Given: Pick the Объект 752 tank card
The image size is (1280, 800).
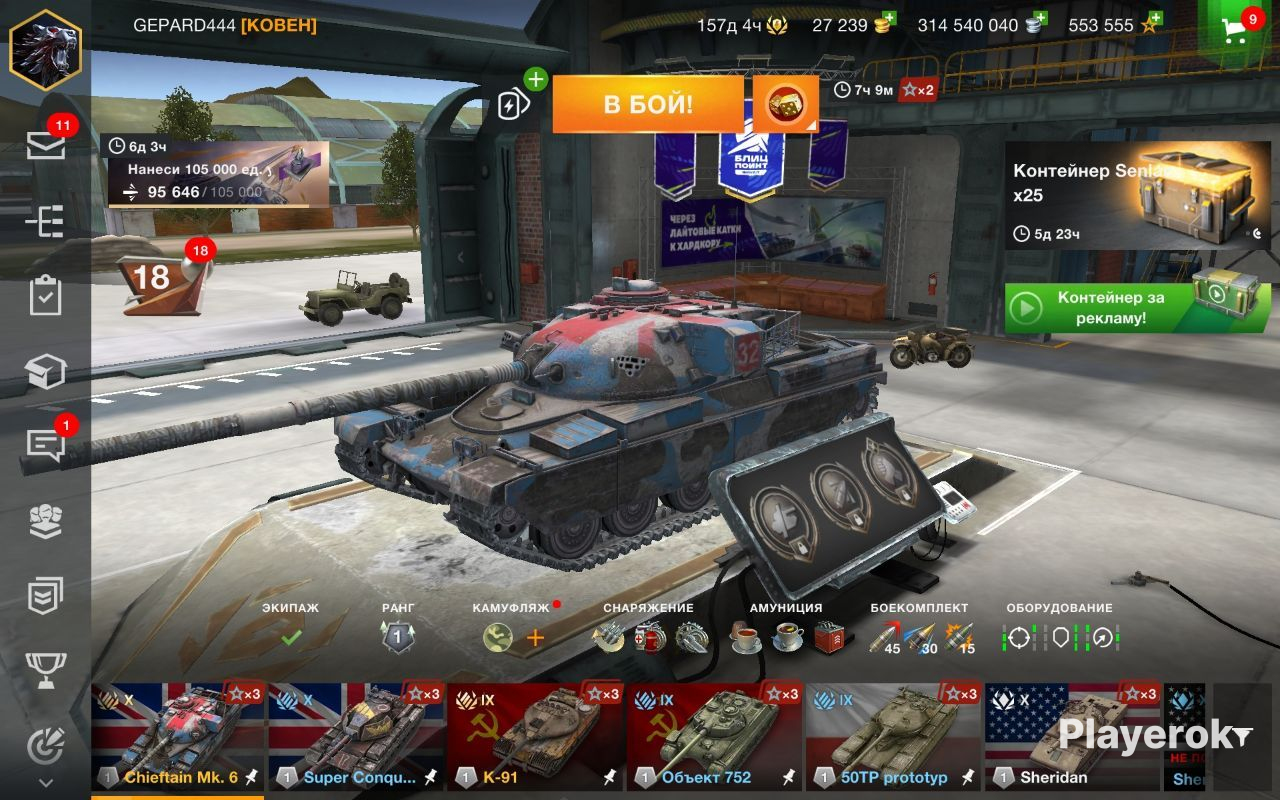Looking at the screenshot, I should pyautogui.click(x=714, y=737).
